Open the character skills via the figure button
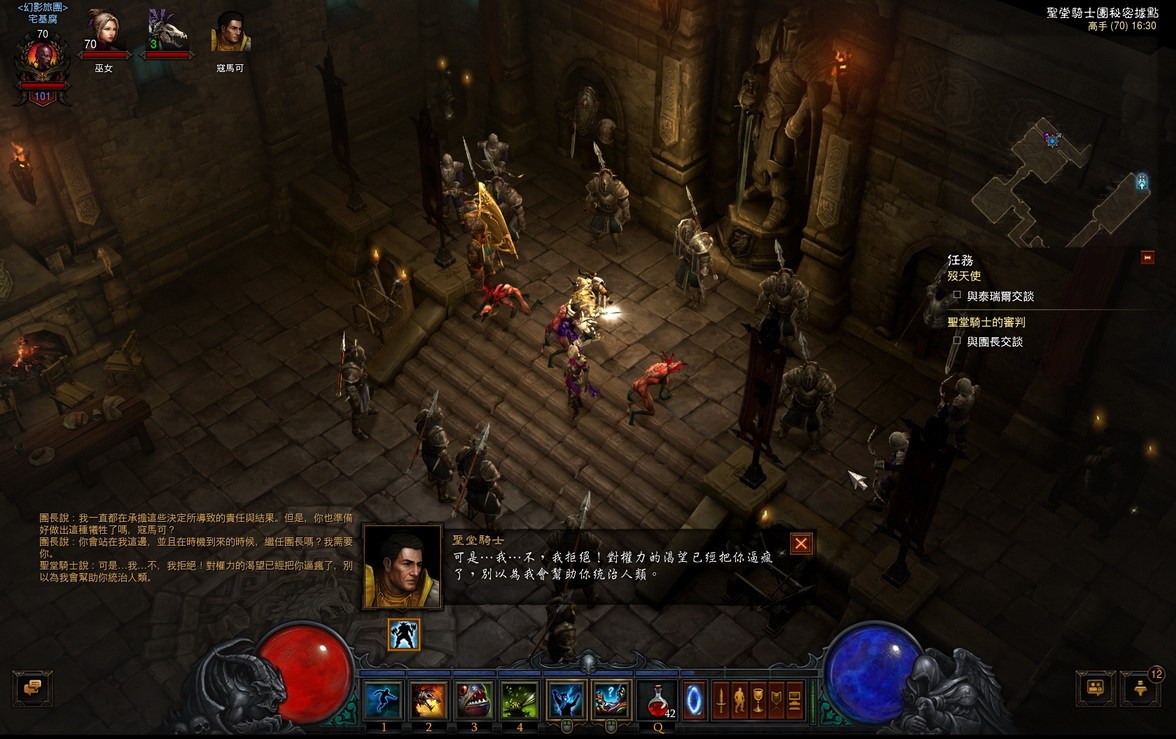The height and width of the screenshot is (739, 1176). (x=739, y=699)
